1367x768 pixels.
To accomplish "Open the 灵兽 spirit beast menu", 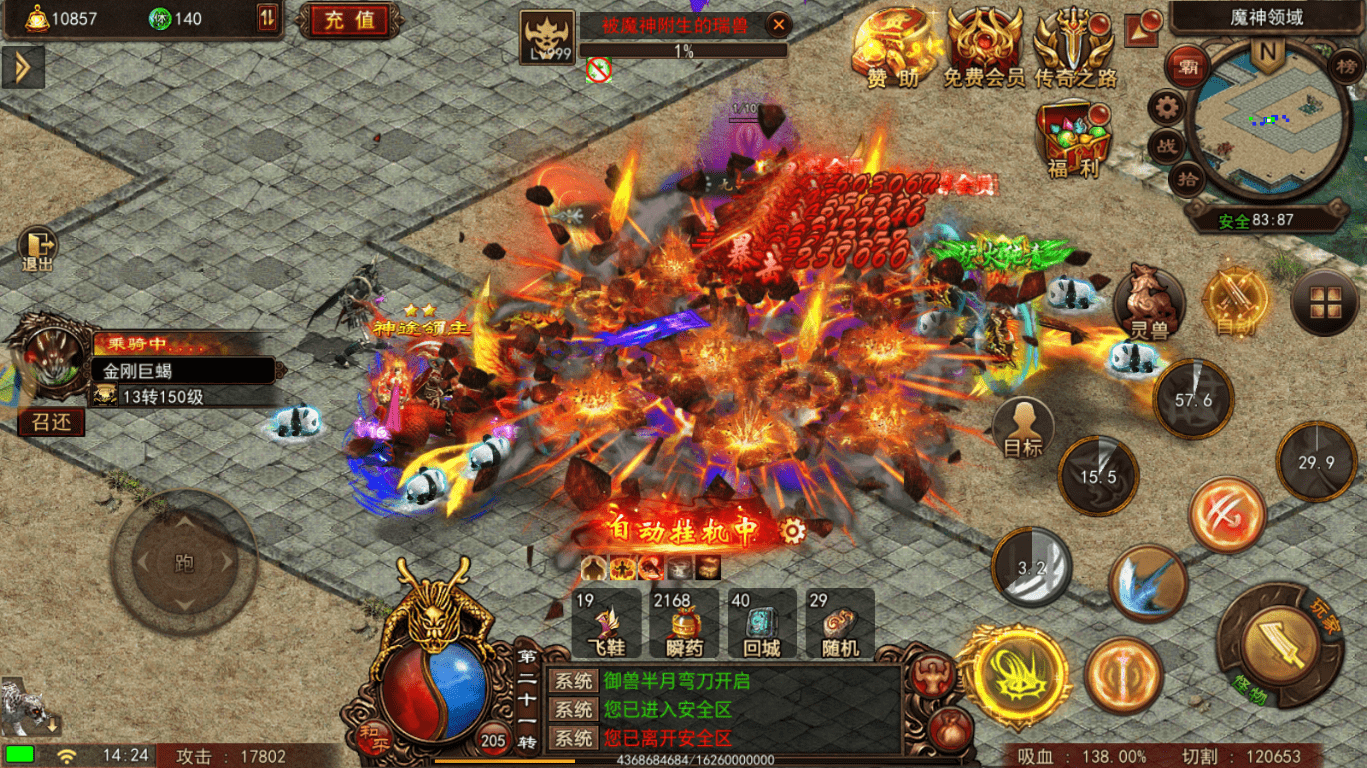I will [x=1148, y=300].
